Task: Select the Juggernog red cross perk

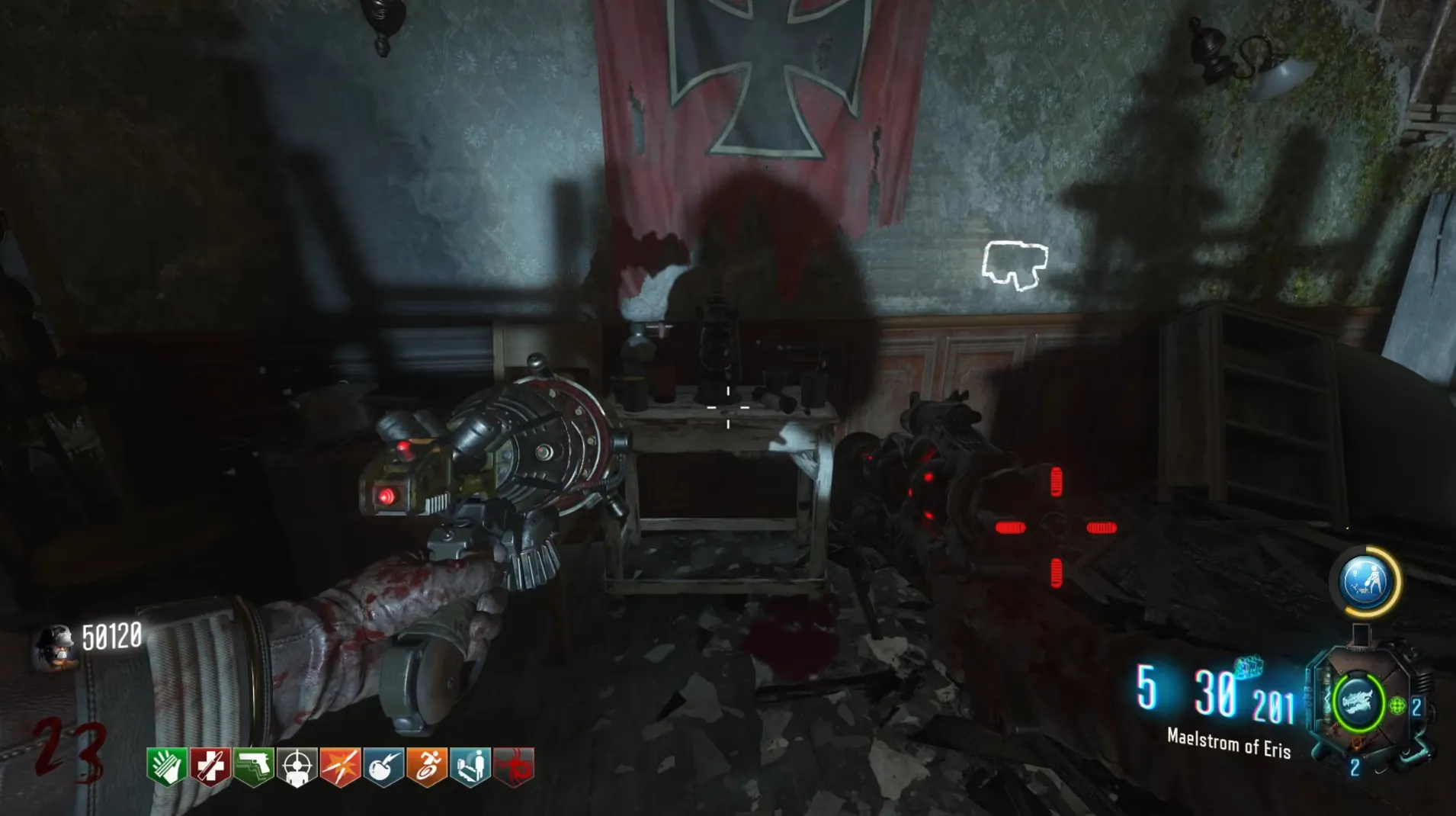Action: (x=210, y=766)
